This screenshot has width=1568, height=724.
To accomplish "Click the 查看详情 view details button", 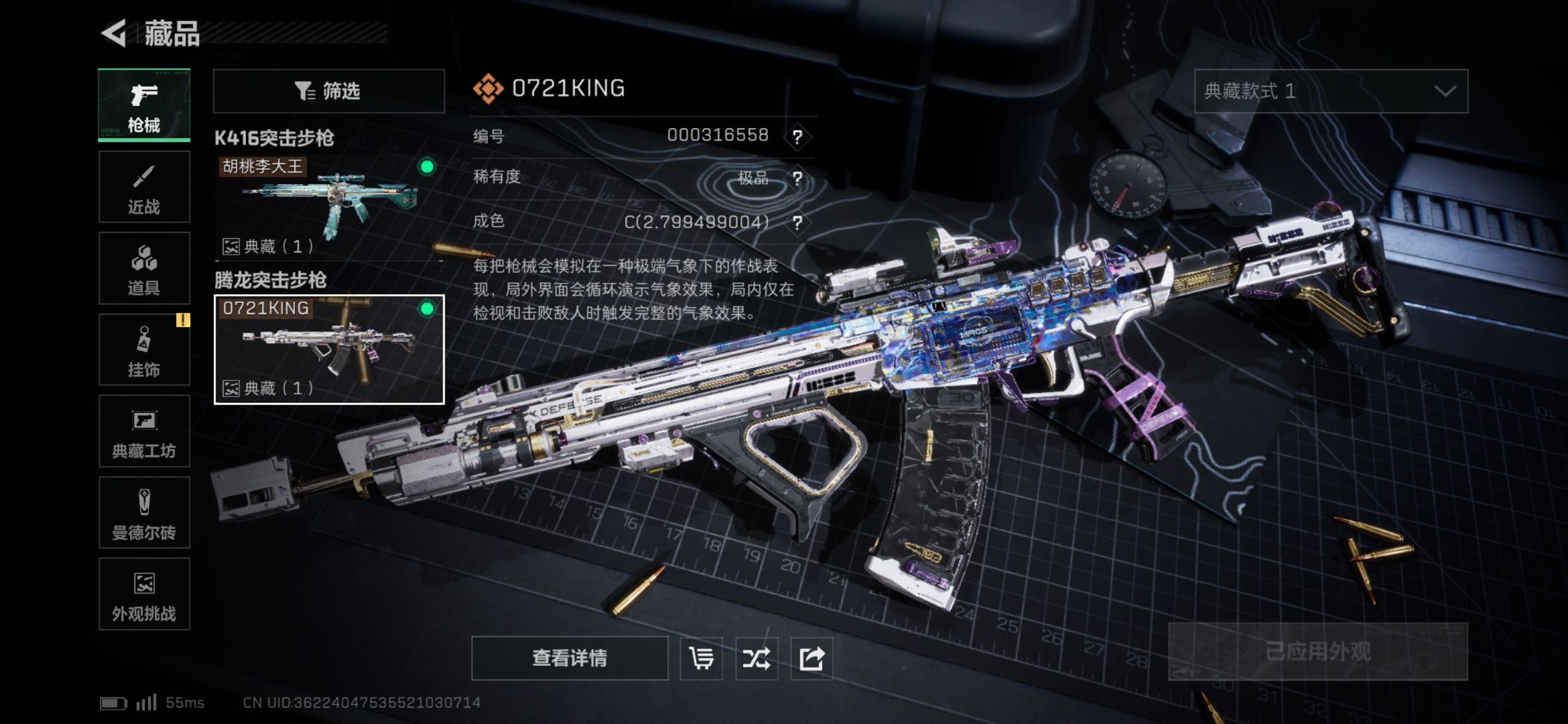I will (x=570, y=658).
